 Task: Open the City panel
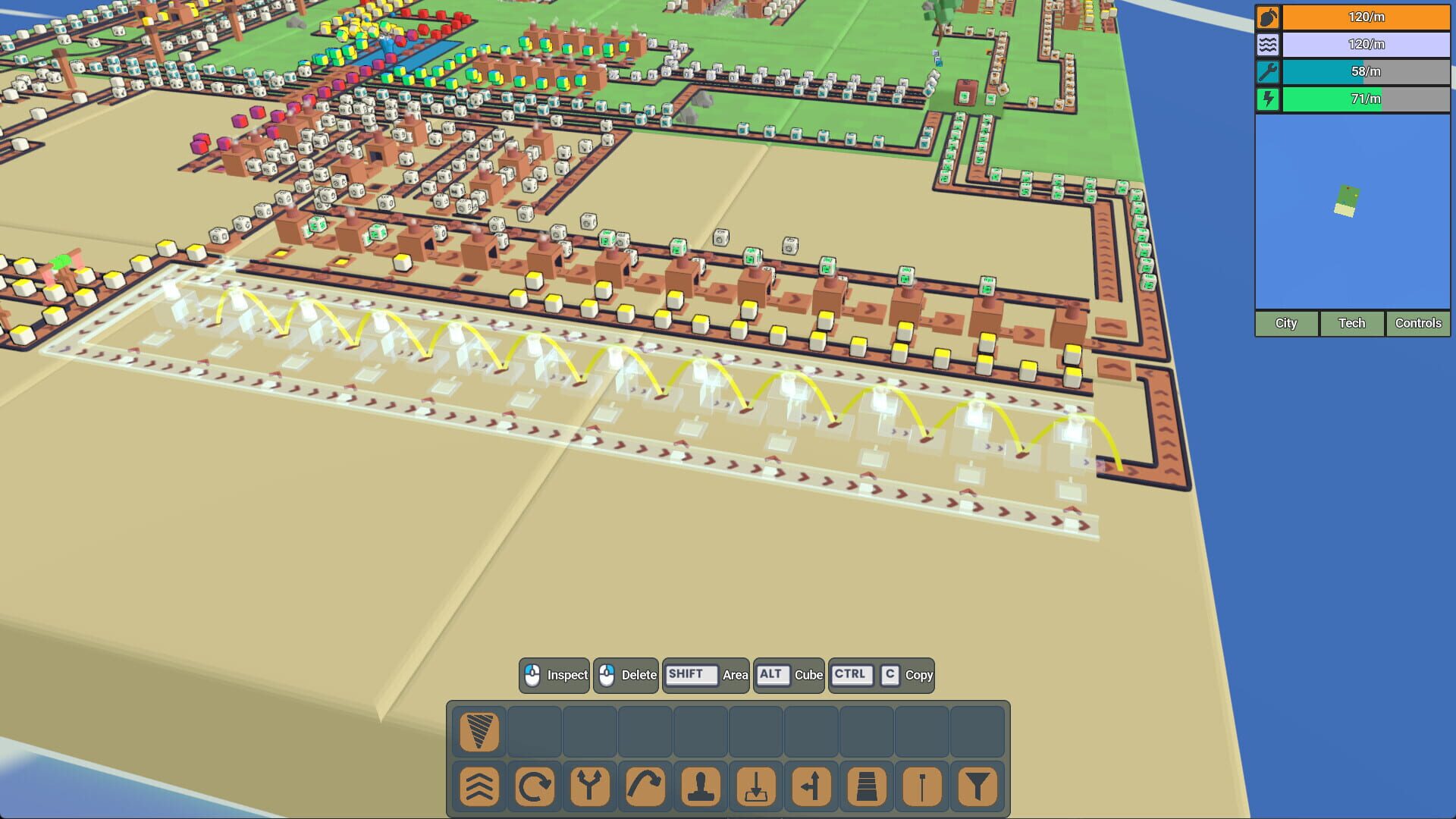coord(1285,323)
